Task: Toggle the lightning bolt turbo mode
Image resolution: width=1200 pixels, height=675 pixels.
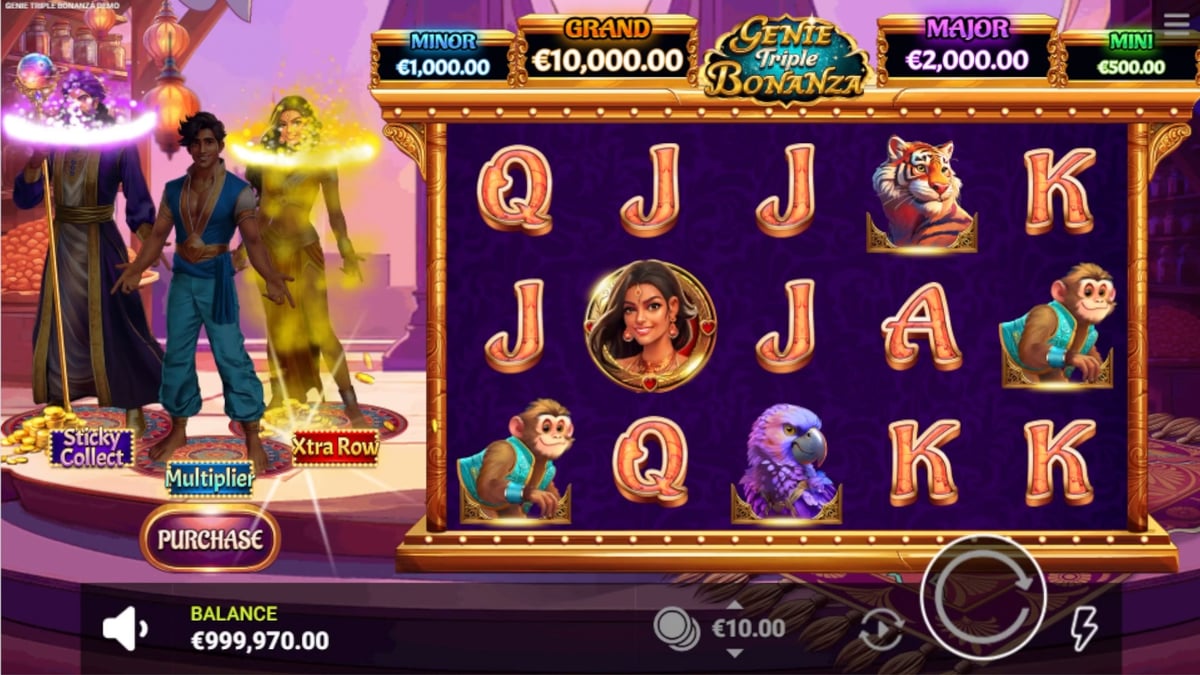Action: click(1084, 629)
